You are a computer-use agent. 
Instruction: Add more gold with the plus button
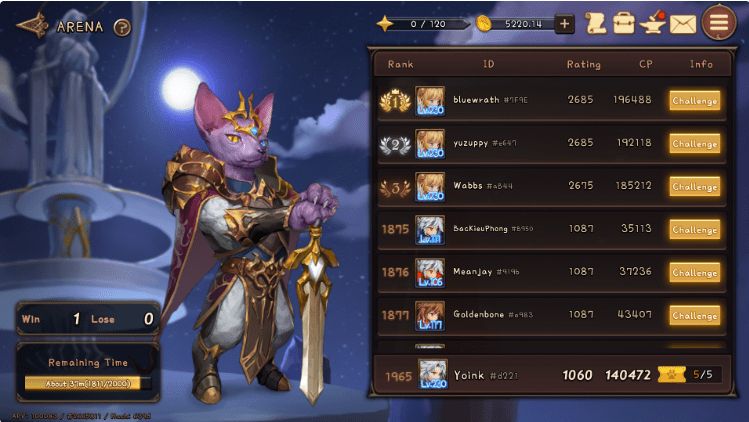point(564,24)
